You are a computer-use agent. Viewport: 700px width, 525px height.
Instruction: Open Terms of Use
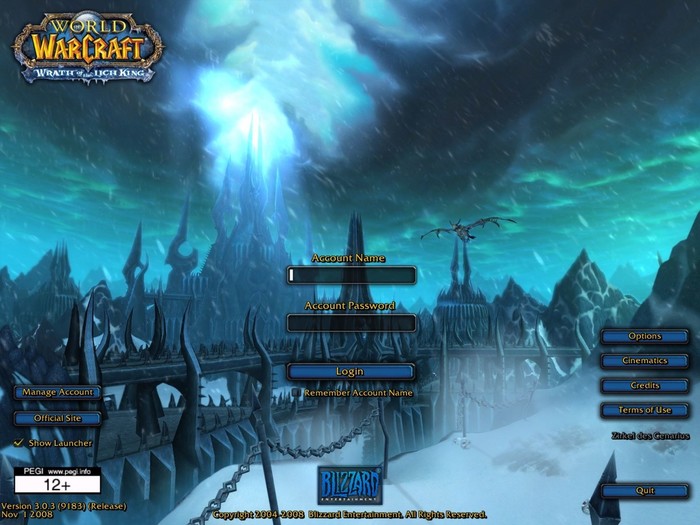[644, 410]
